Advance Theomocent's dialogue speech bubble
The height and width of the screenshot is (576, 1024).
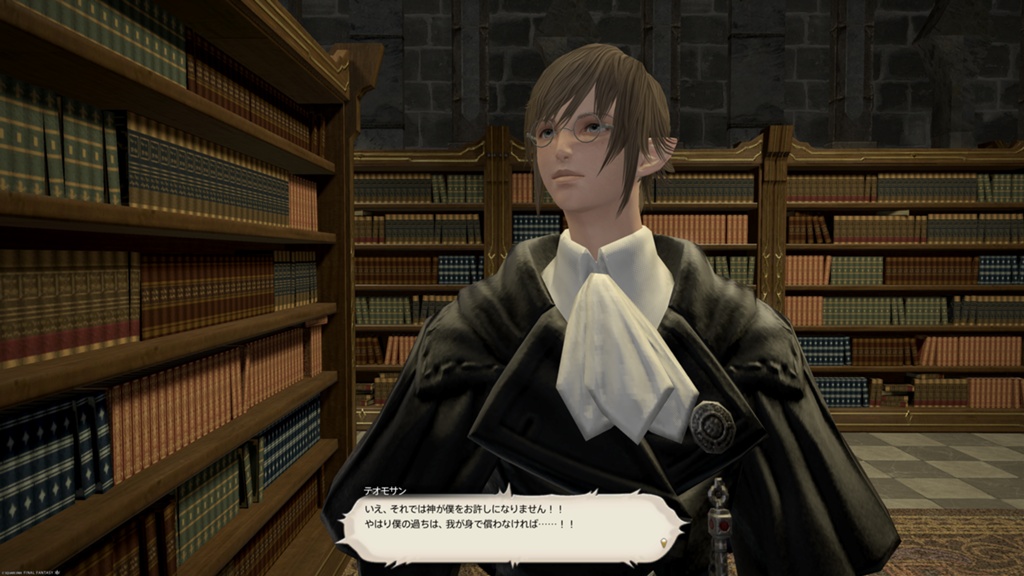[x=510, y=520]
